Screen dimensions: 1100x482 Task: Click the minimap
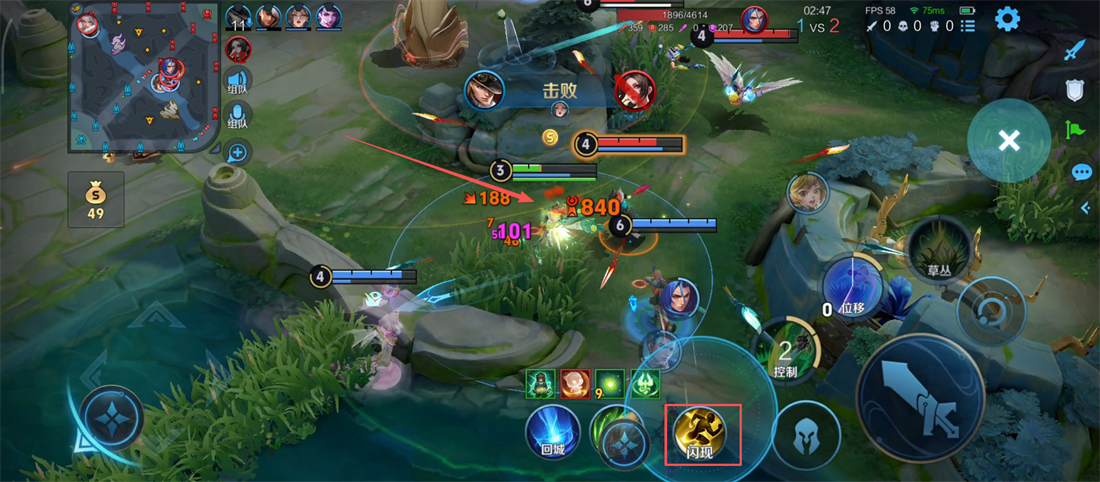pos(143,78)
